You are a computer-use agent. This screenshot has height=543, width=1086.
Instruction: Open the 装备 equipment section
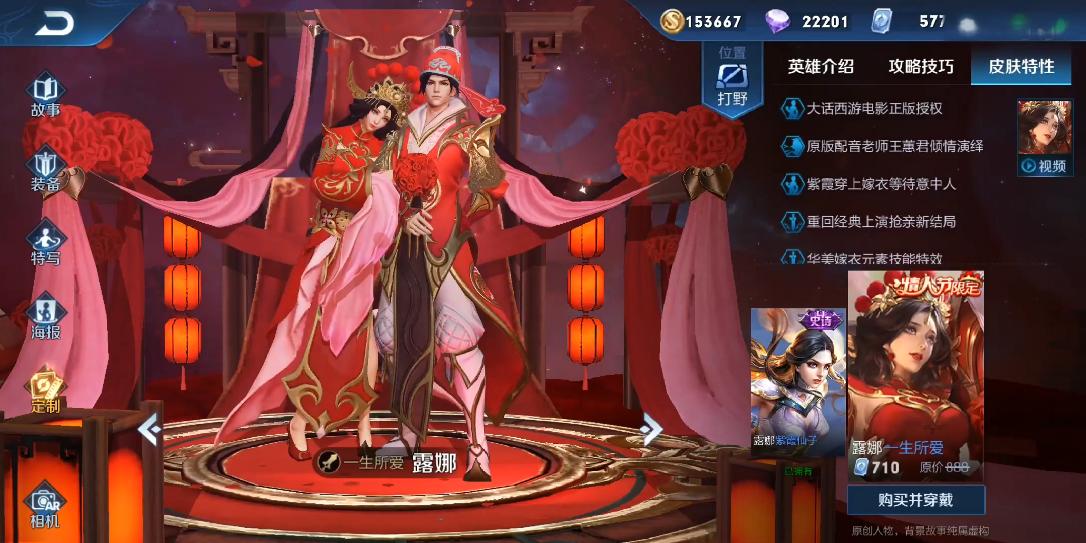(46, 170)
